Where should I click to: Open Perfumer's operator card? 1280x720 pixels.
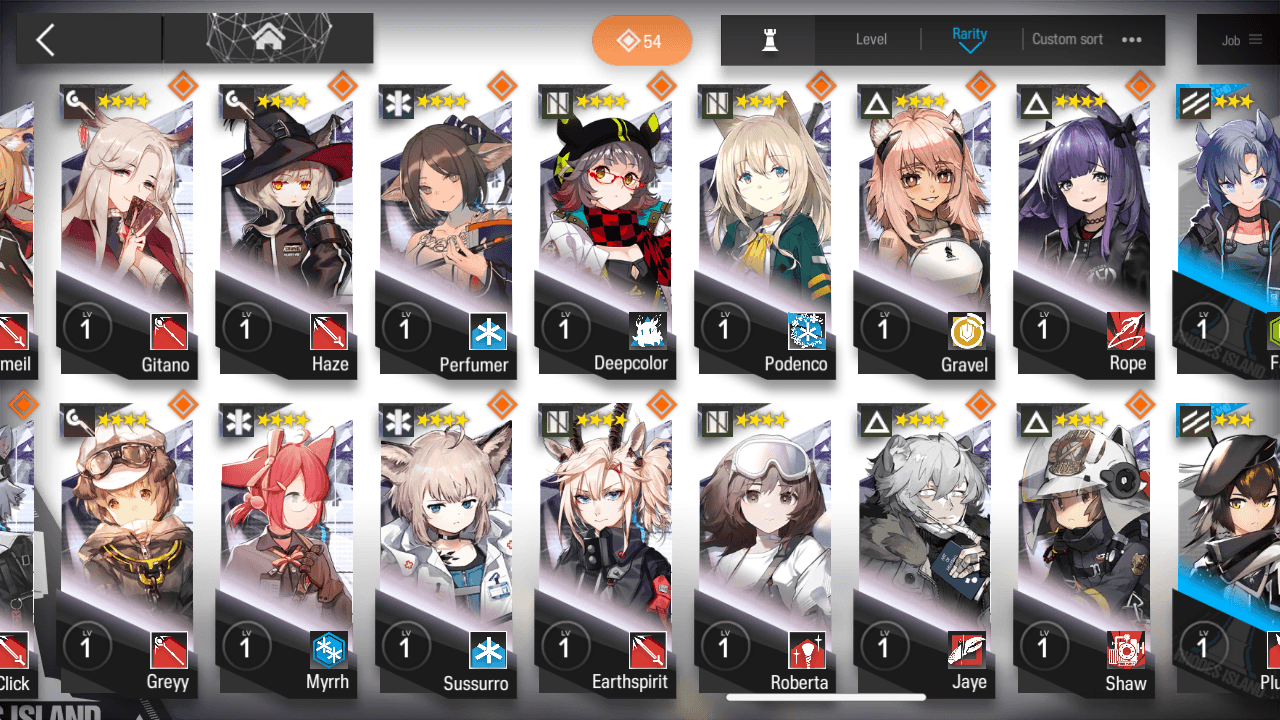pos(445,230)
